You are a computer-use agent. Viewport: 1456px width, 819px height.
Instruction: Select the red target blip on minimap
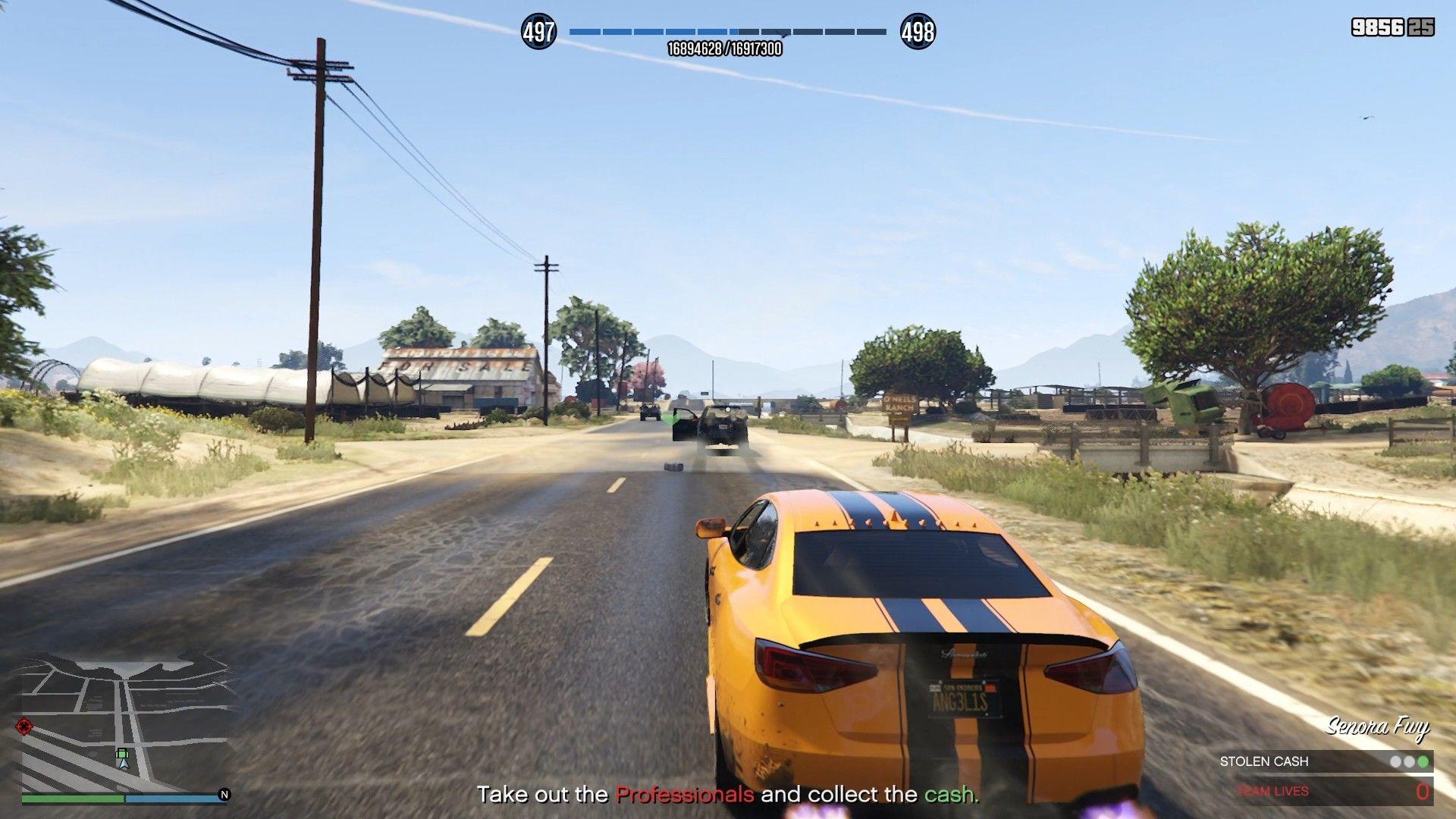click(x=24, y=726)
